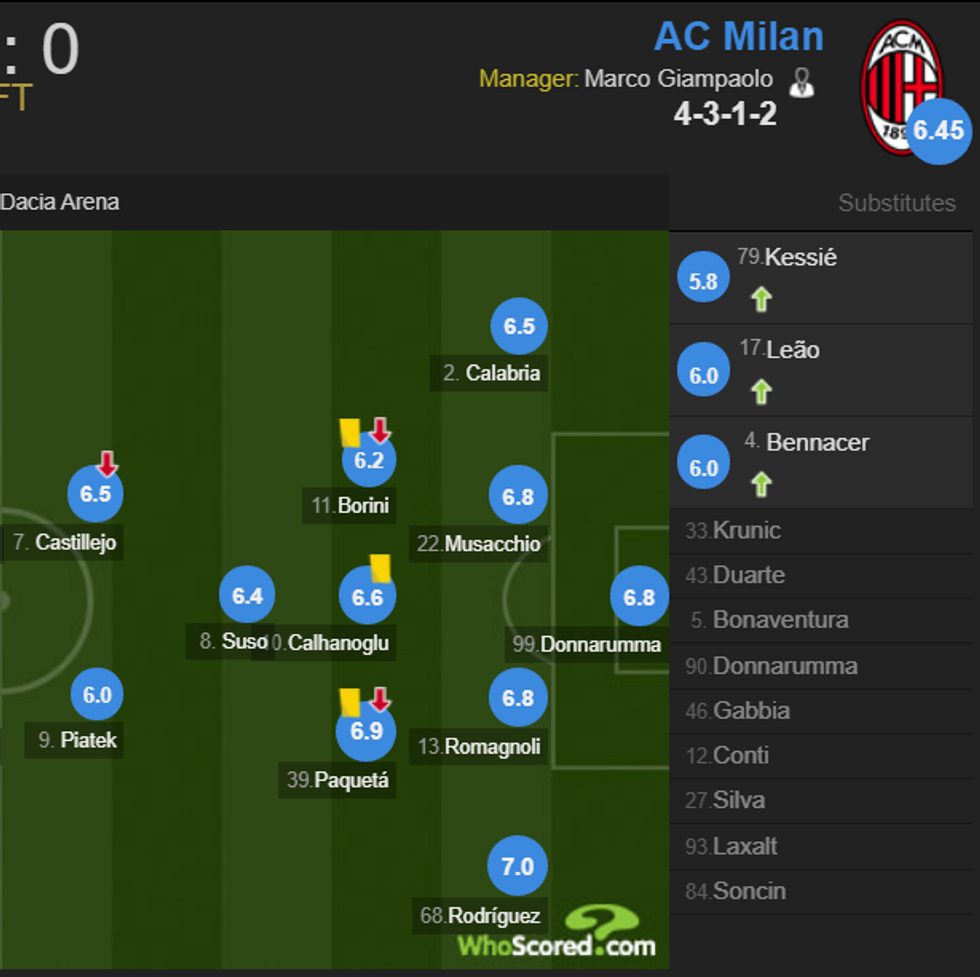Choose goalkeeper Donnarumma's 6.8 rating
980x977 pixels.
pyautogui.click(x=639, y=597)
